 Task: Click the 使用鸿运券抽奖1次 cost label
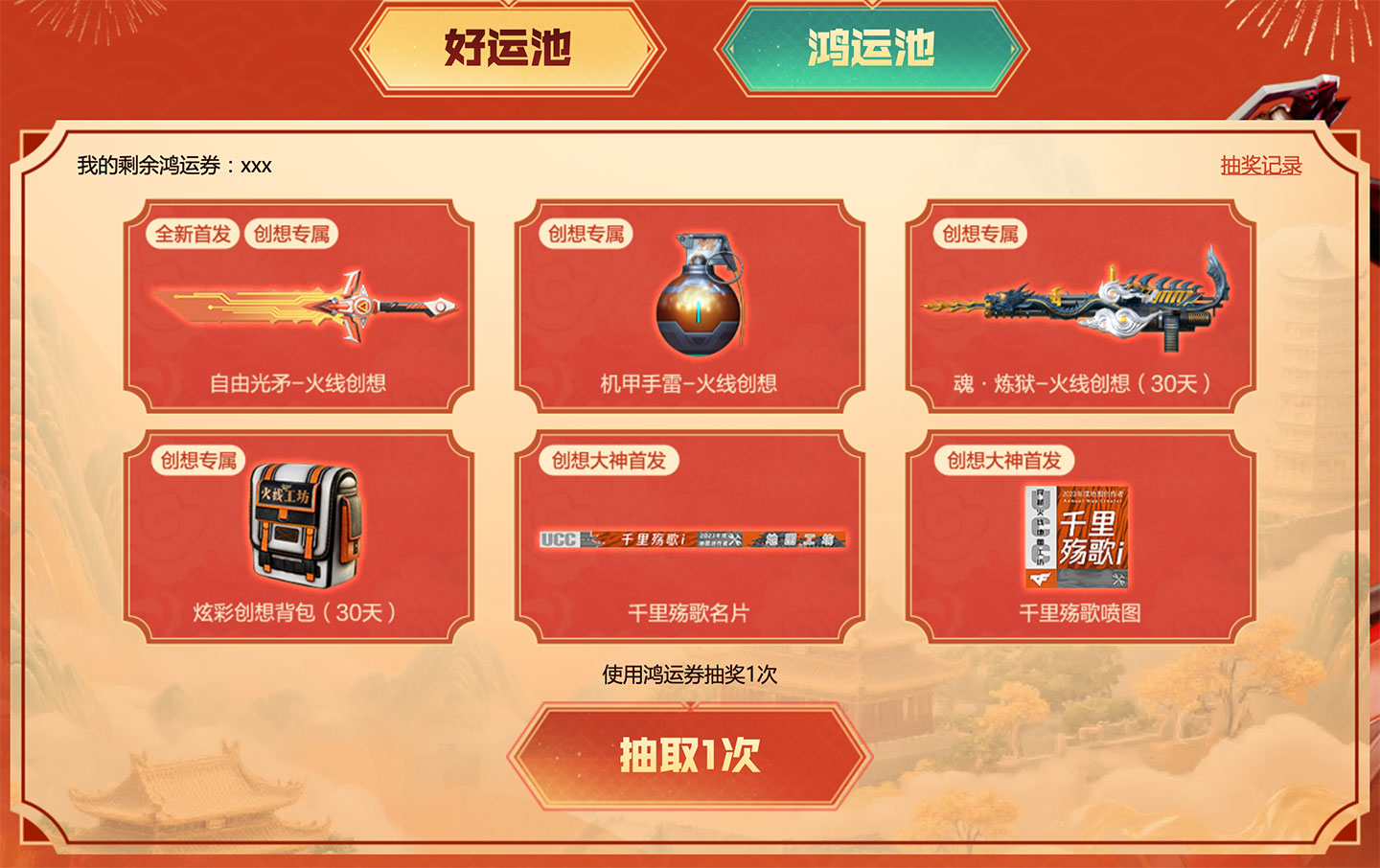pos(688,674)
